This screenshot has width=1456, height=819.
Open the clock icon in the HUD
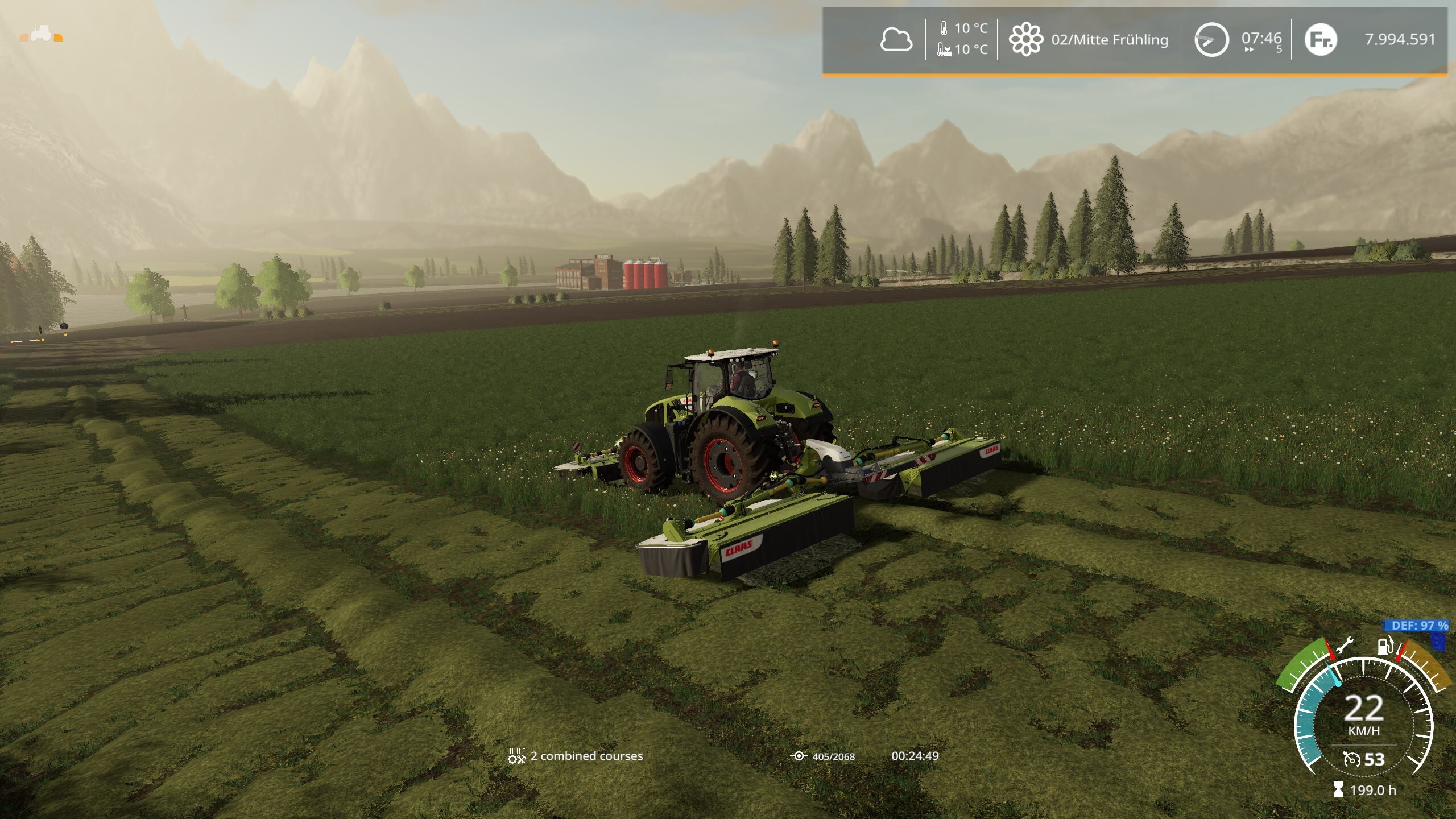[1210, 39]
